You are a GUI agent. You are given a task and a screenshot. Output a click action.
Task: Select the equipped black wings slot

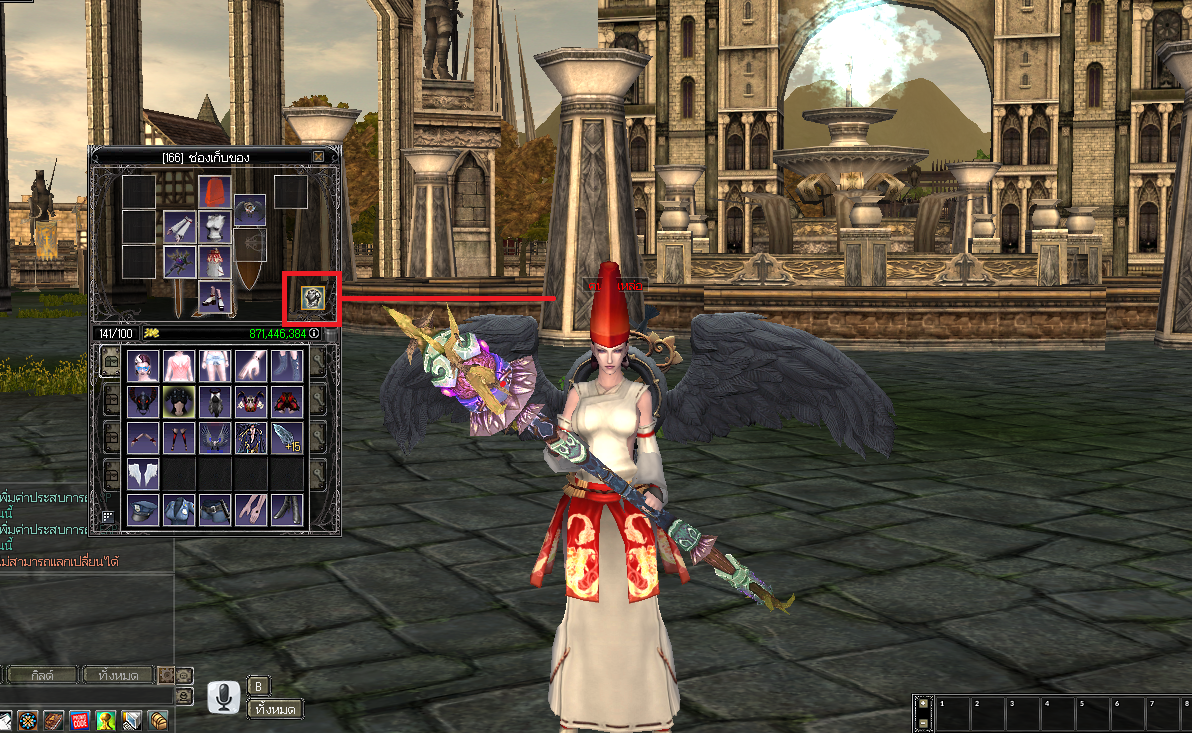250,210
